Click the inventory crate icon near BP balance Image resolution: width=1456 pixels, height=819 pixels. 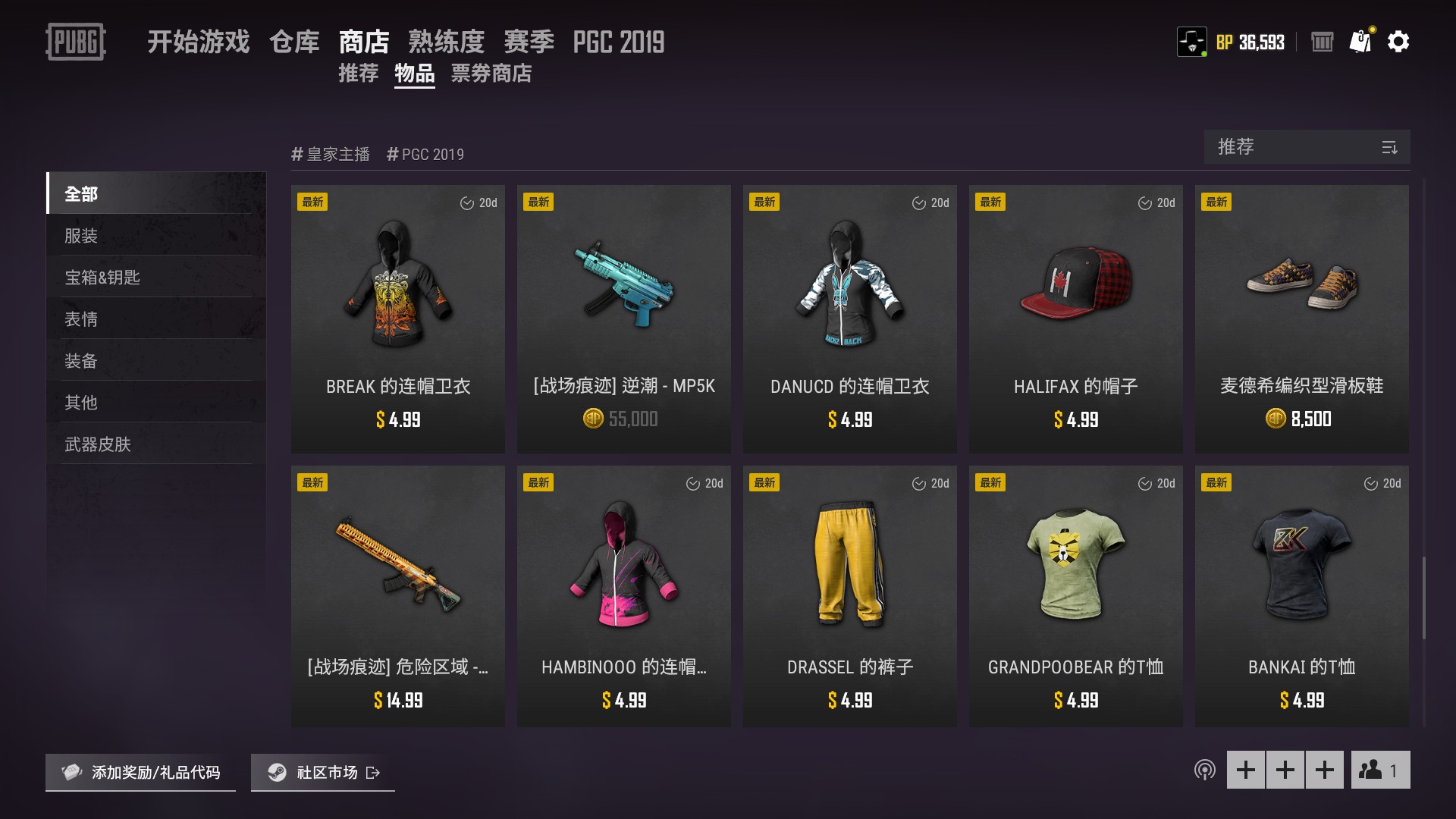tap(1322, 42)
